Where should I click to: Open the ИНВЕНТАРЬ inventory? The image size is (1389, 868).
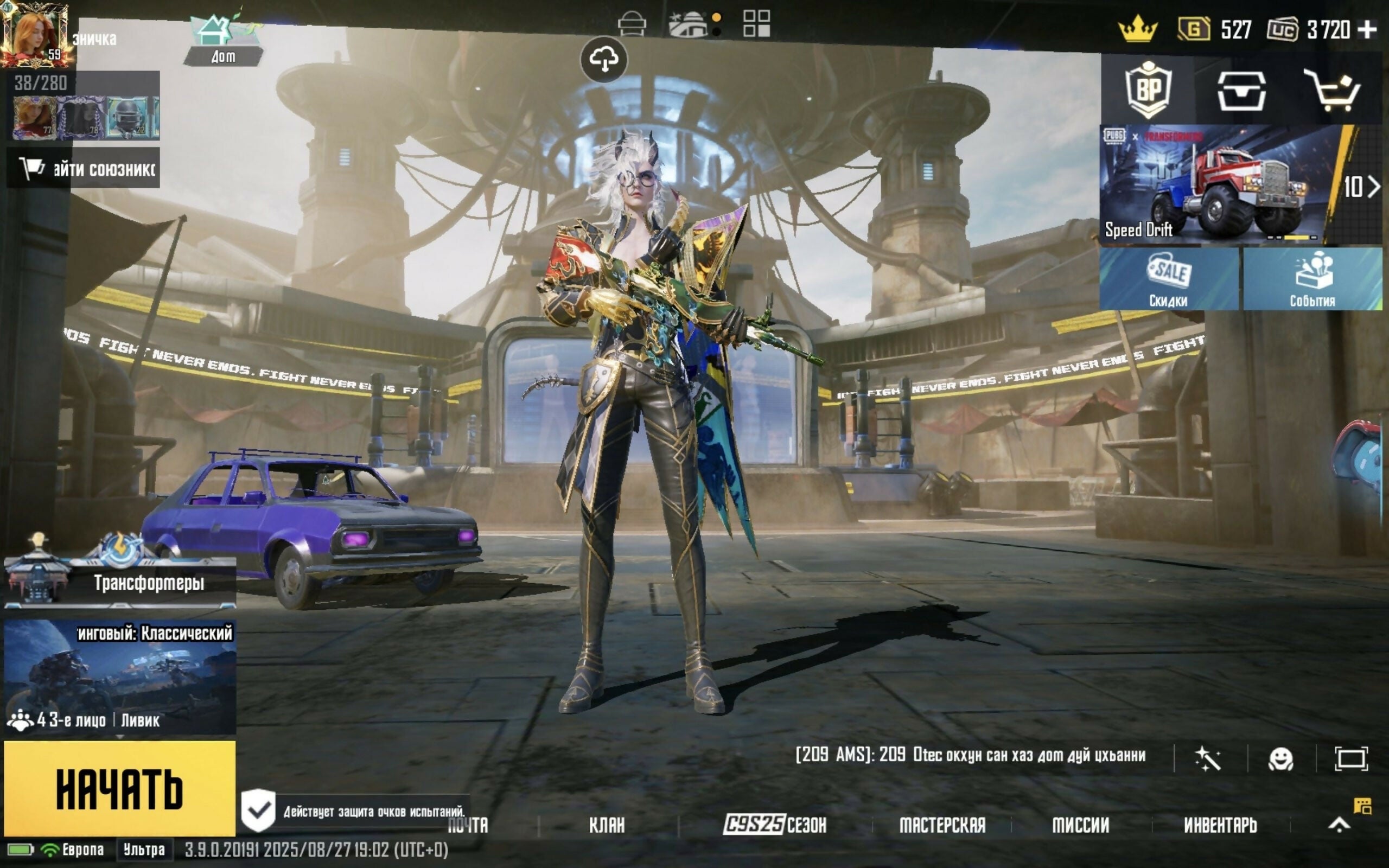tap(1220, 825)
